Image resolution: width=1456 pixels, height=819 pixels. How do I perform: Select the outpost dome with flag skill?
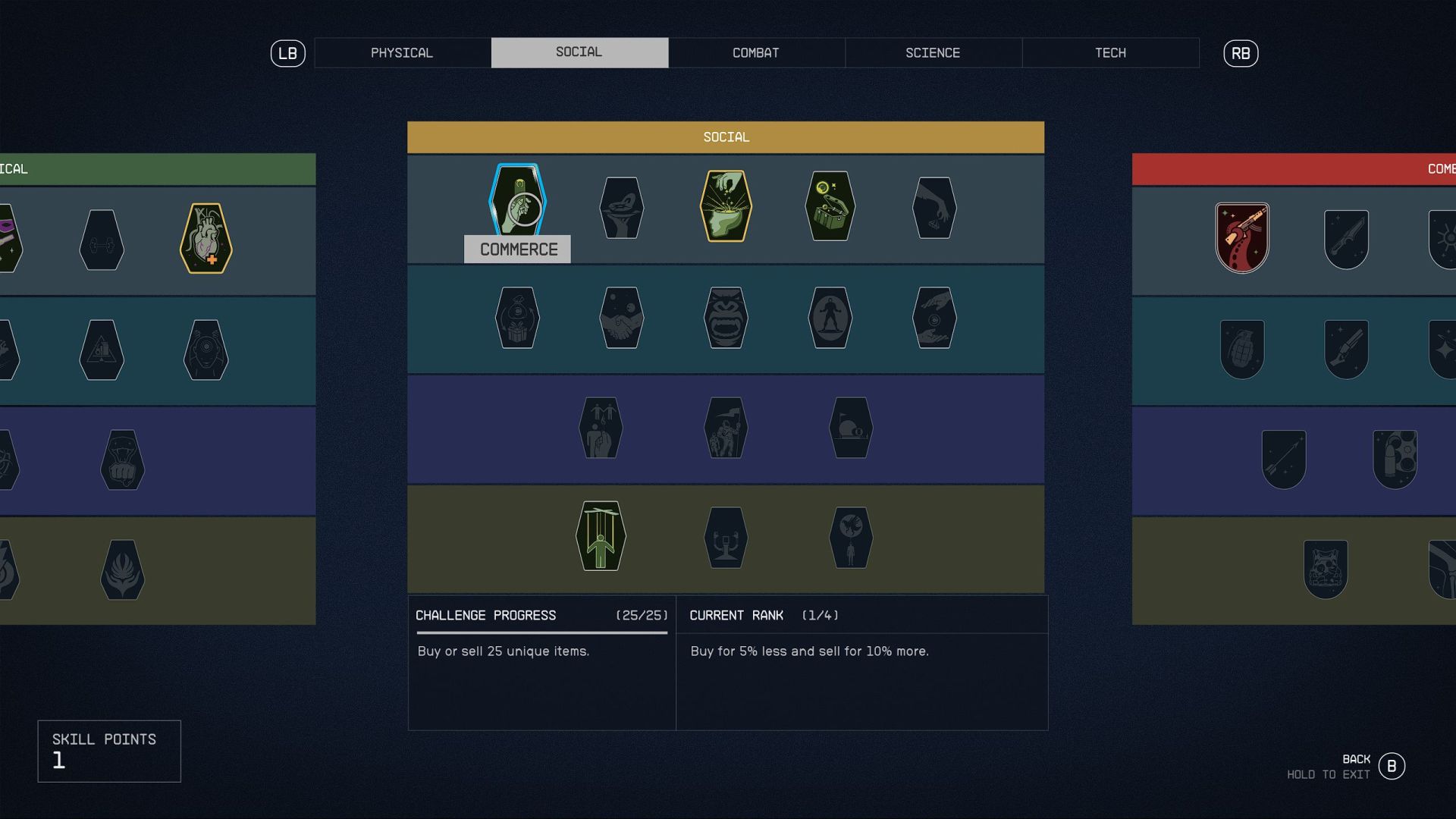(851, 428)
